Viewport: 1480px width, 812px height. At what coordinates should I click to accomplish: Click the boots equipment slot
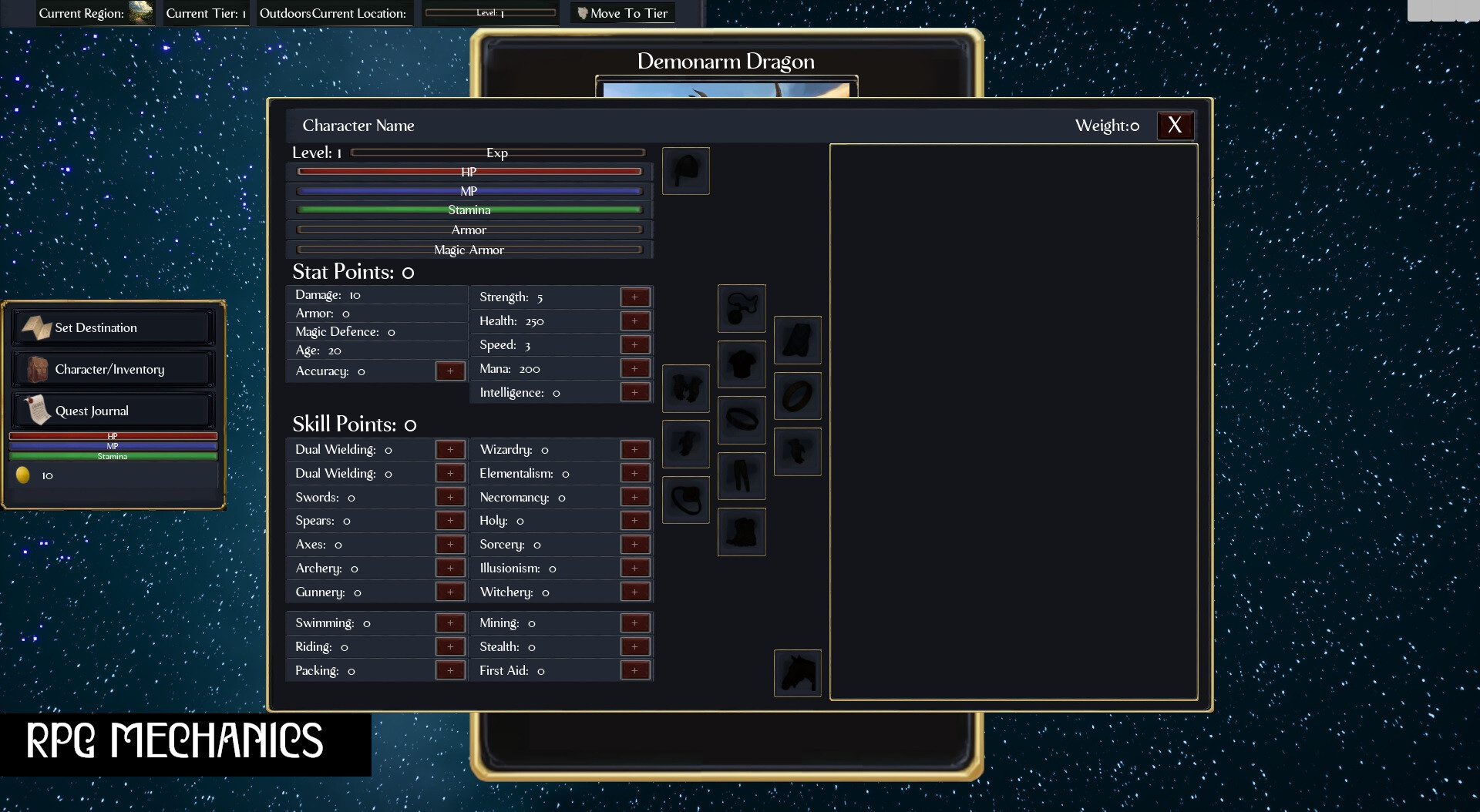tap(742, 532)
